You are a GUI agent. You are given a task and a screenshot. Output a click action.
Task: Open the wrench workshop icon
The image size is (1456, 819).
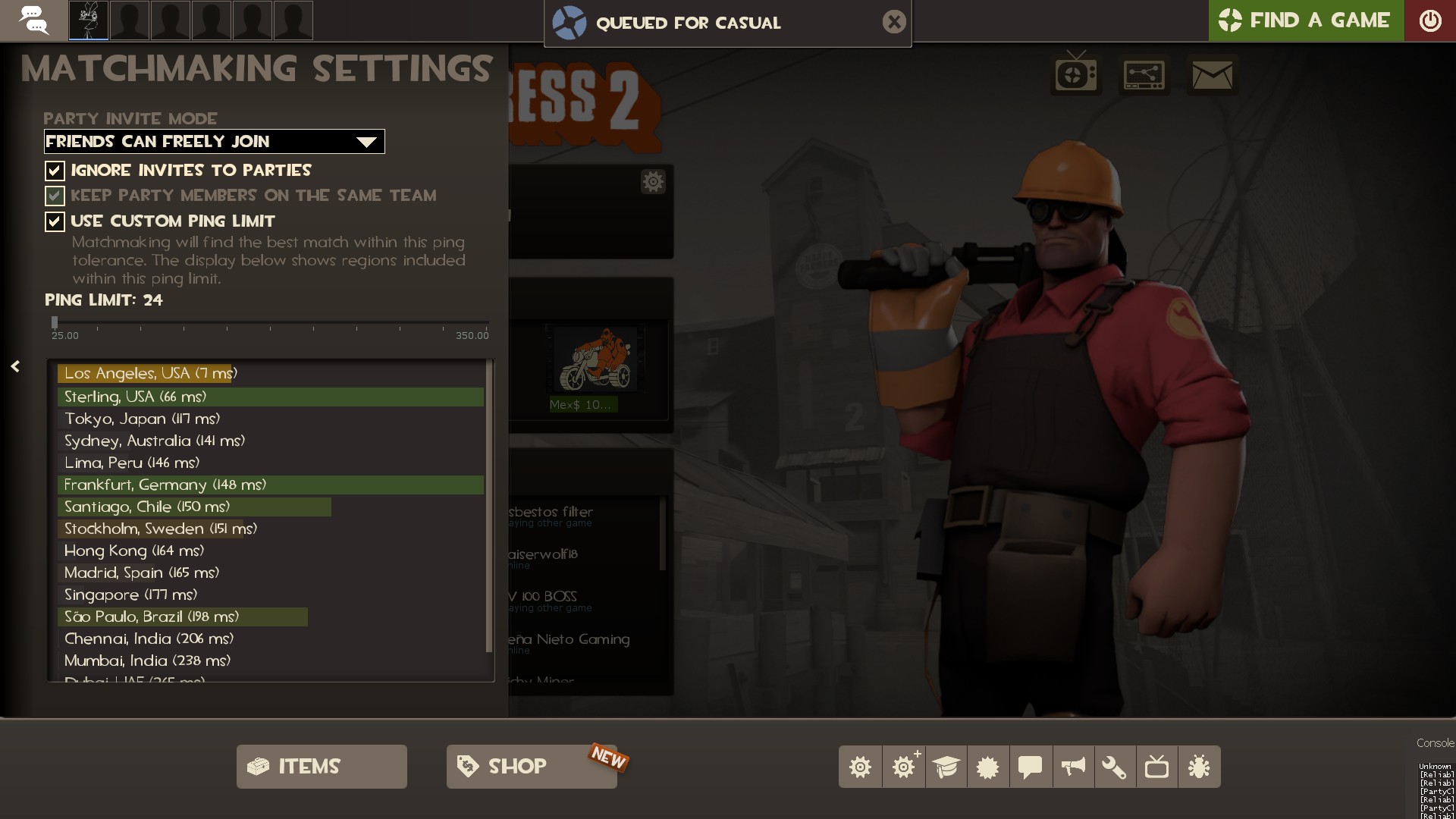[x=1114, y=767]
